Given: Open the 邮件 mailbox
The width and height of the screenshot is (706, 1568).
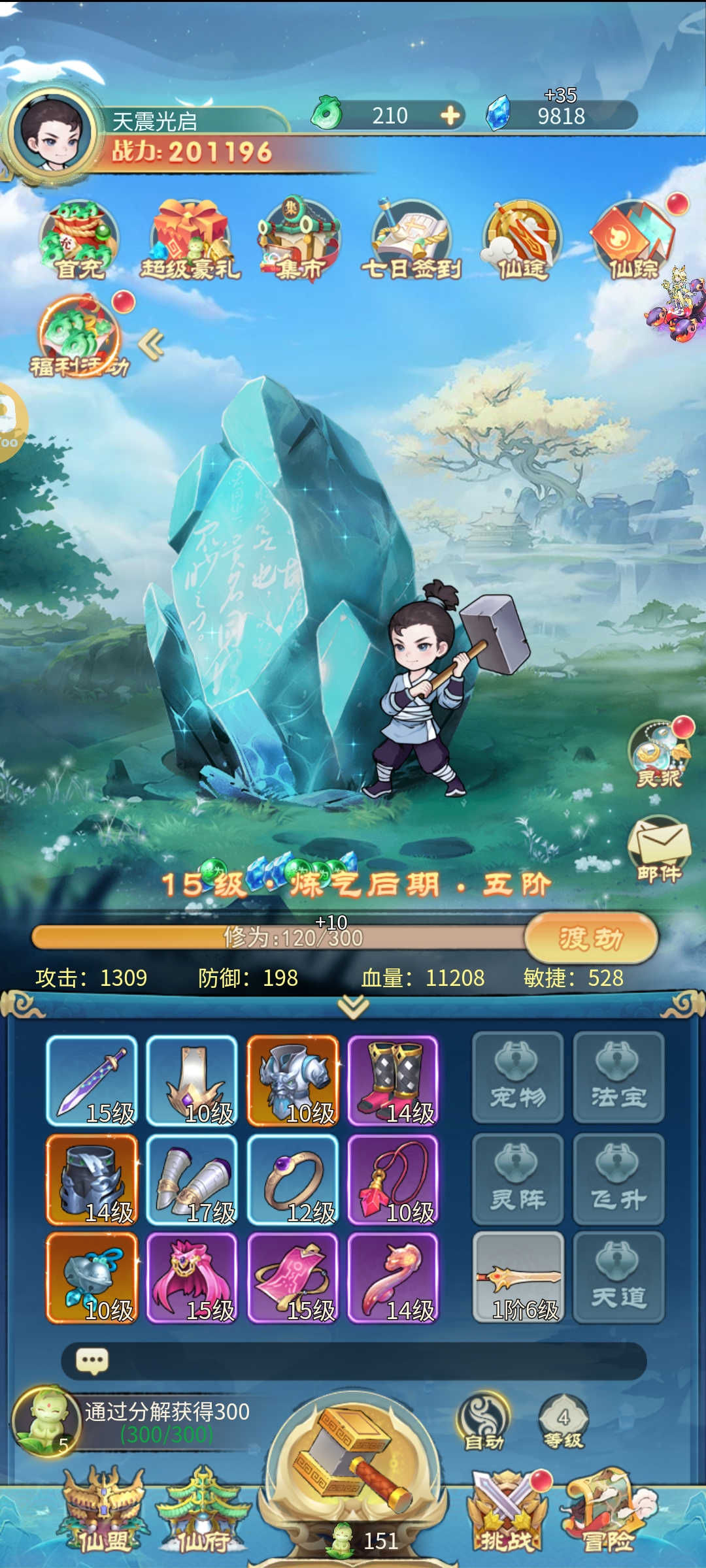Looking at the screenshot, I should 659,848.
